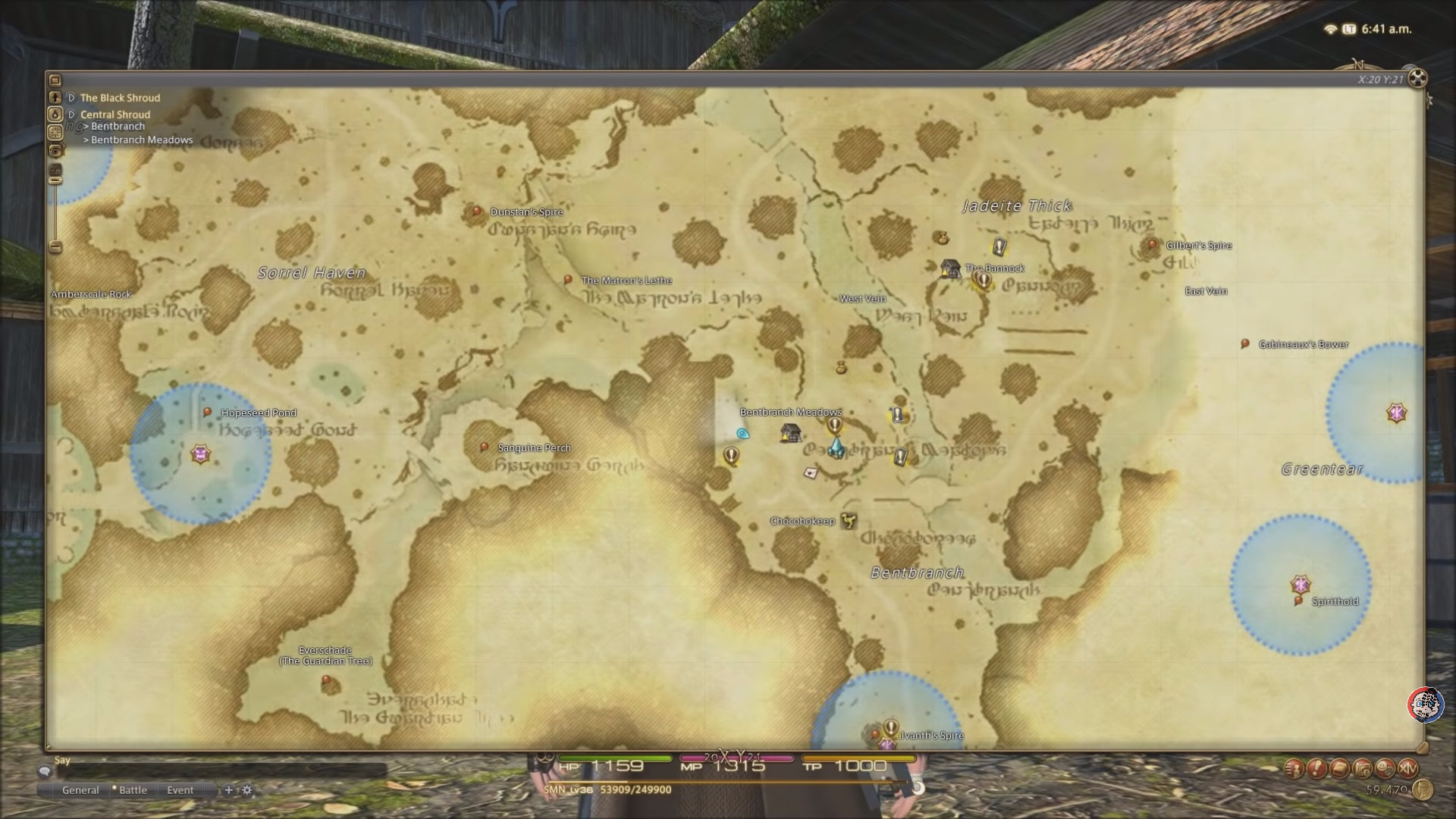Toggle the marker filter icon in map sidebar
The width and height of the screenshot is (1456, 819).
55,131
